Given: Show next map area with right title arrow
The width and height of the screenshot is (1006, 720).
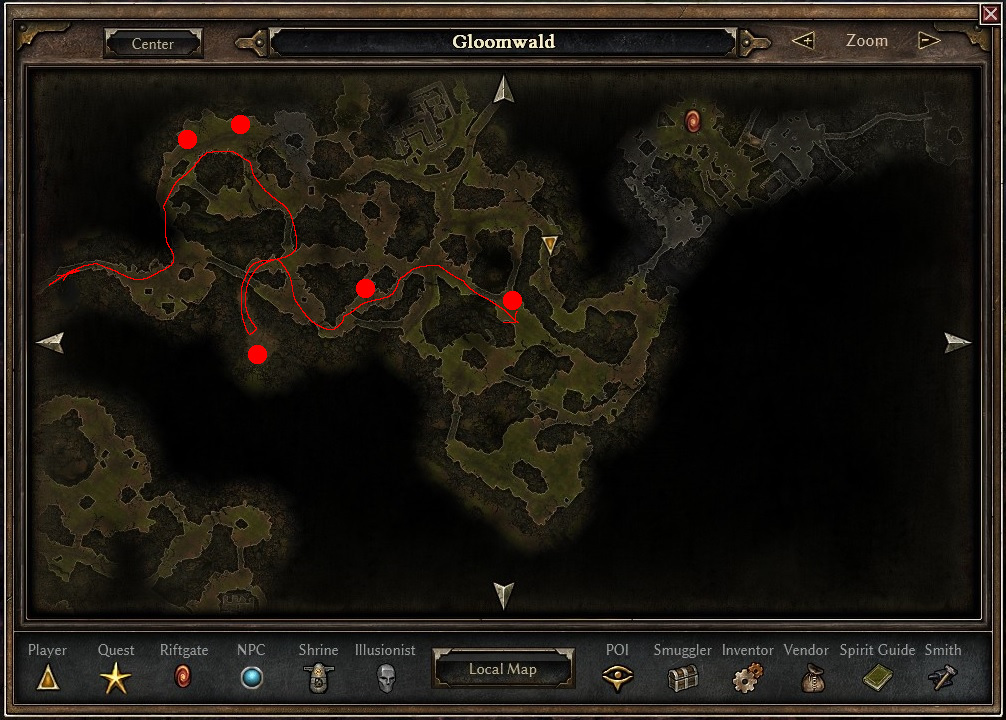Looking at the screenshot, I should tap(753, 42).
